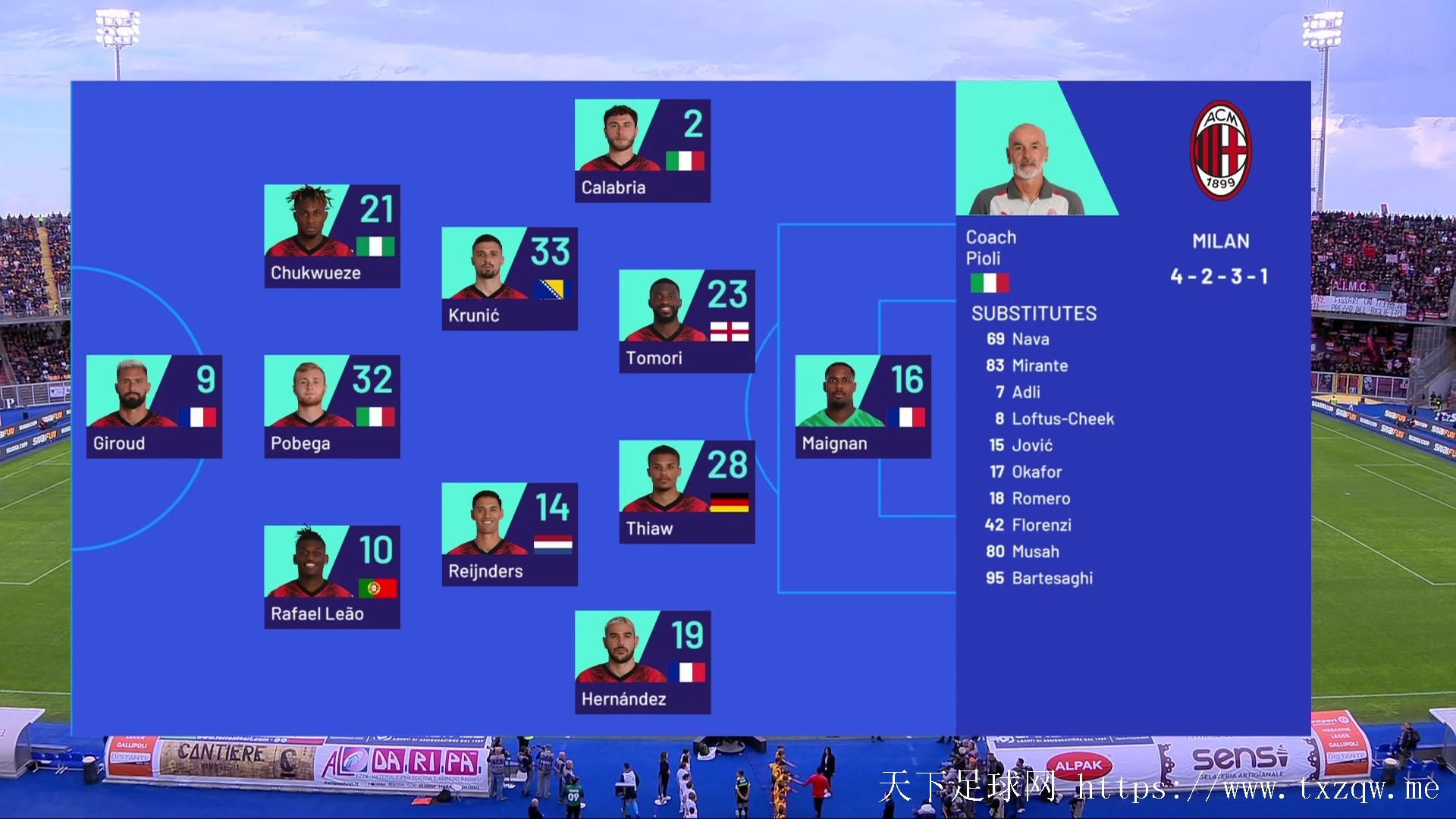1456x819 pixels.
Task: Pick the Thiaw player card
Action: click(686, 491)
